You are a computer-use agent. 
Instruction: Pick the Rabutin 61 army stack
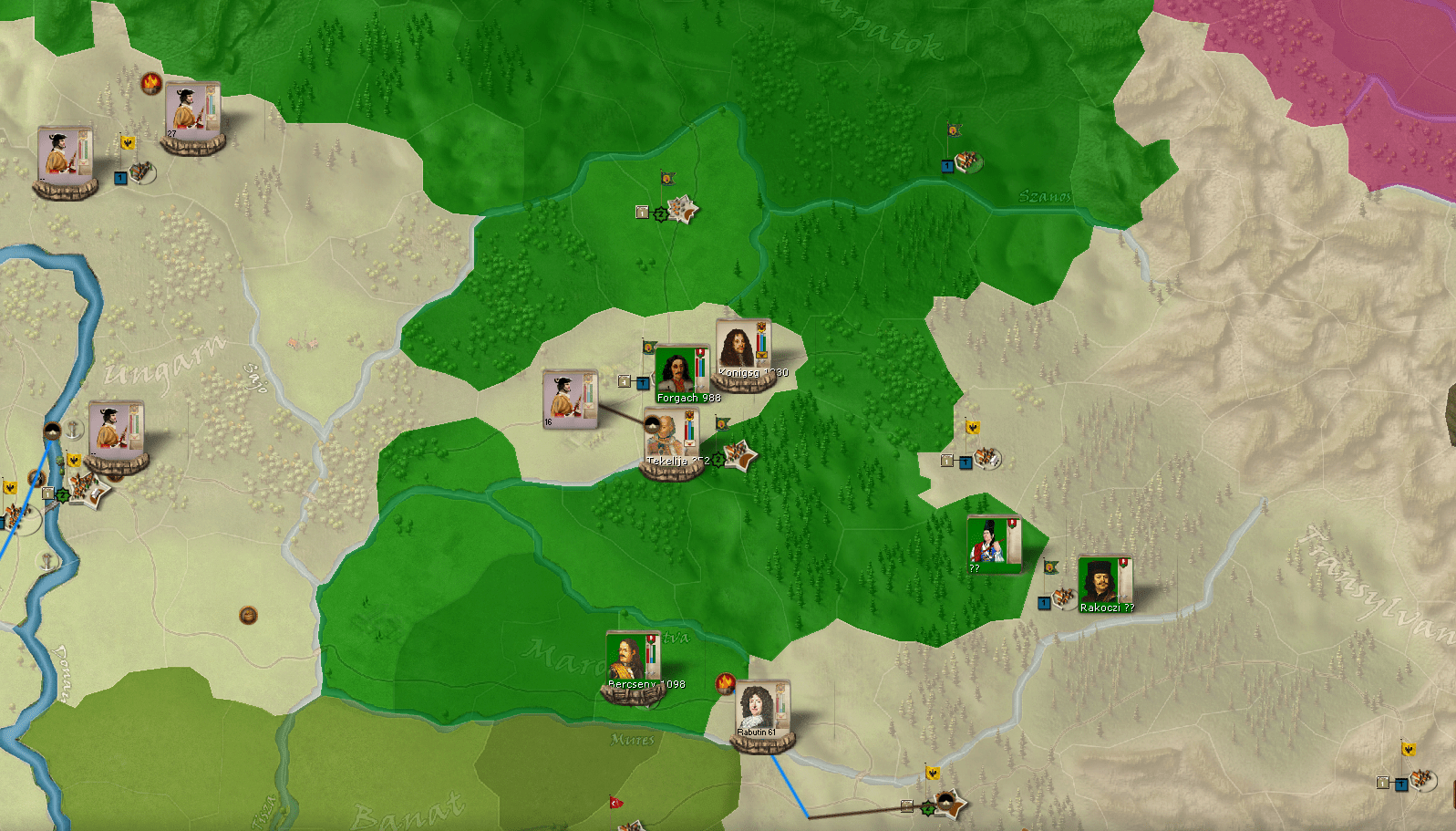[762, 710]
